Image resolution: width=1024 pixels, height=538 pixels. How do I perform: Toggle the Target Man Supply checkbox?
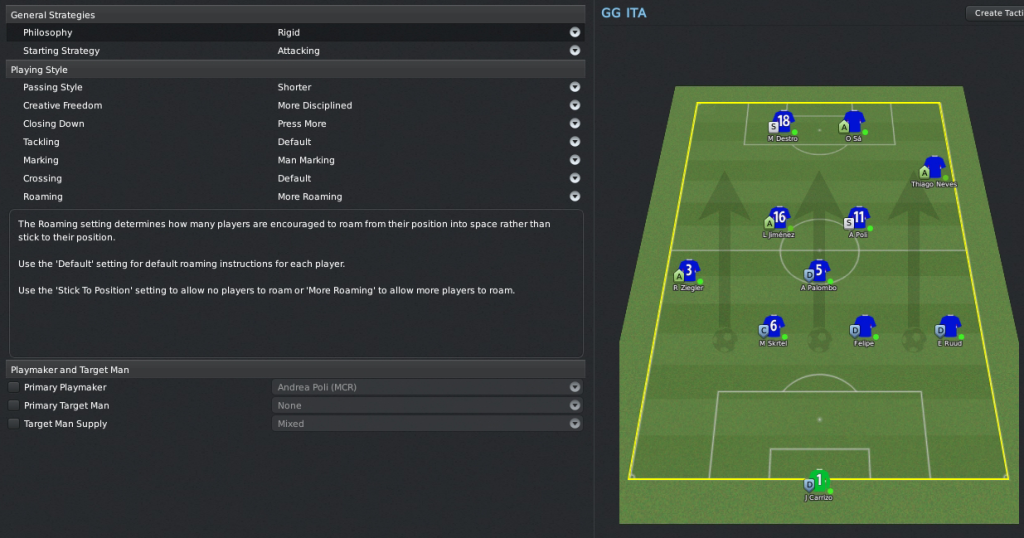(14, 424)
